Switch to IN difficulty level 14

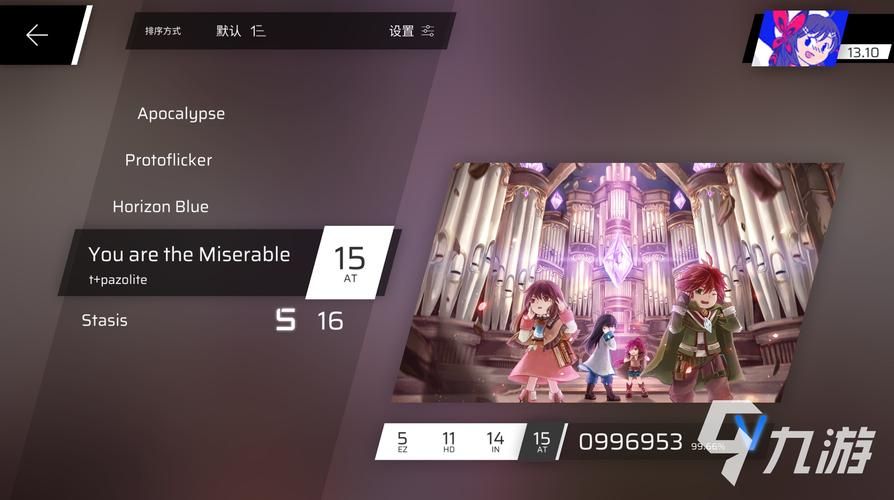point(495,441)
